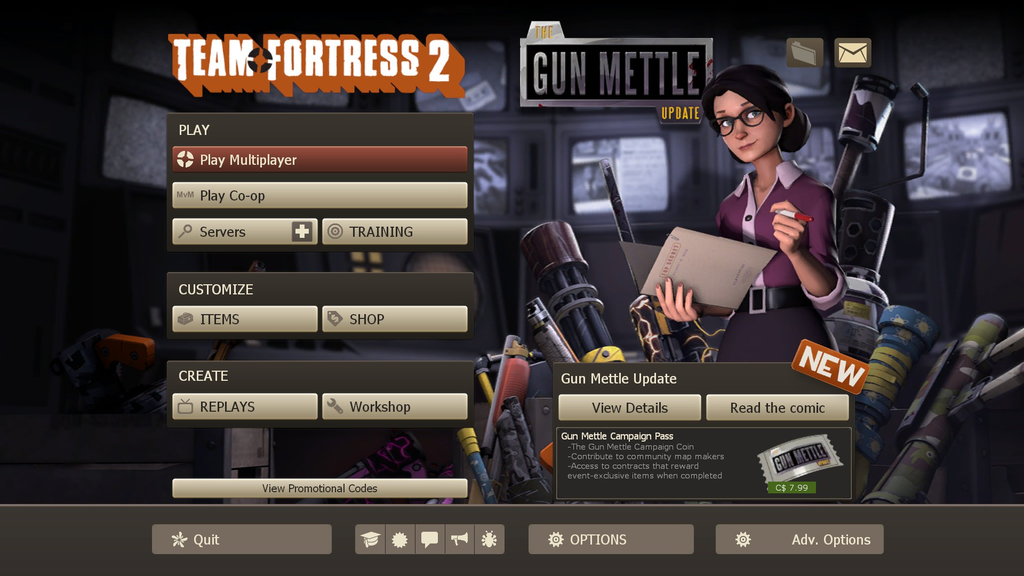Select Read the comic
The height and width of the screenshot is (576, 1024).
coord(777,408)
